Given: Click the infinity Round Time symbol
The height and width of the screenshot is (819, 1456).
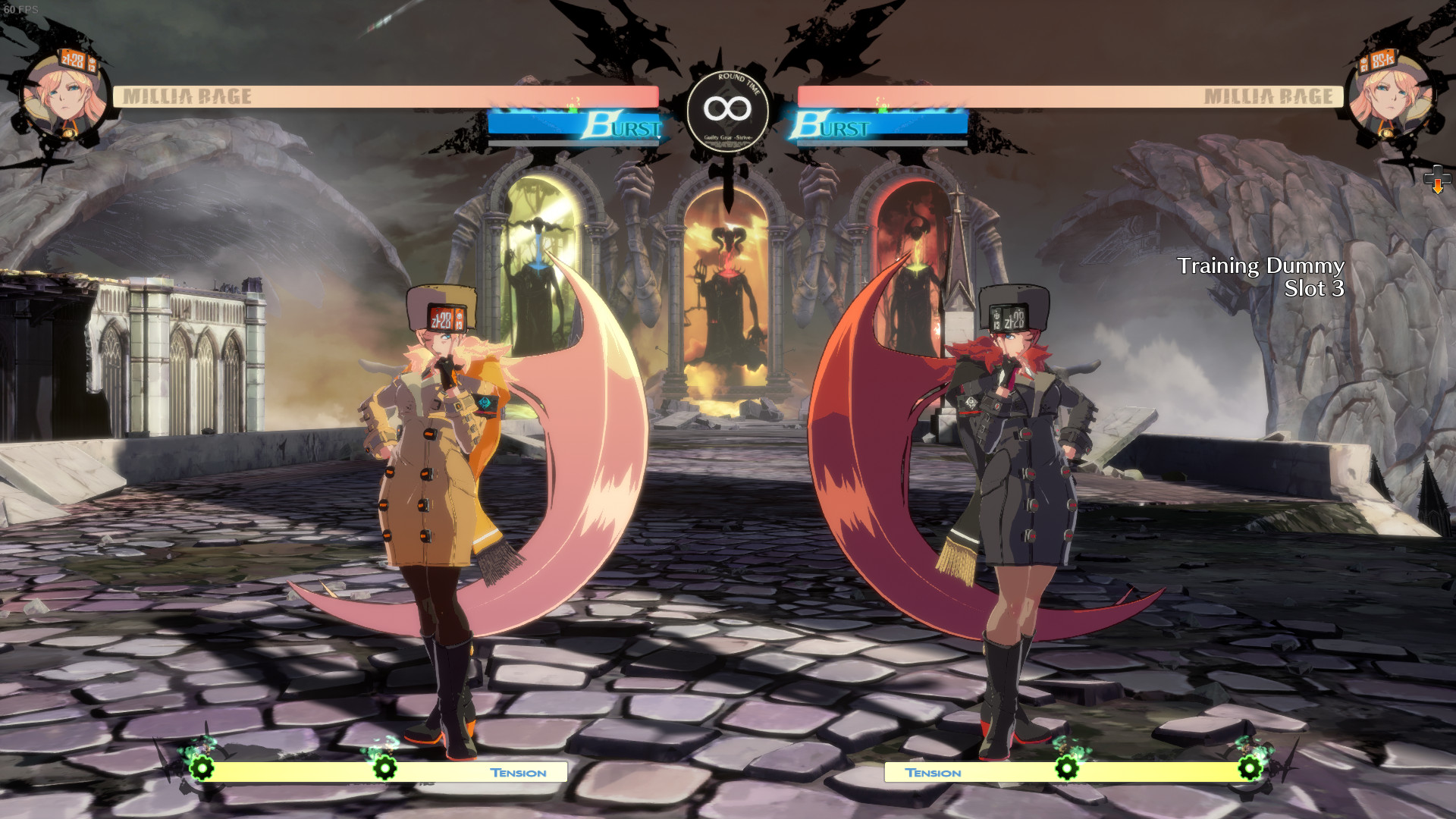Looking at the screenshot, I should click(x=727, y=108).
